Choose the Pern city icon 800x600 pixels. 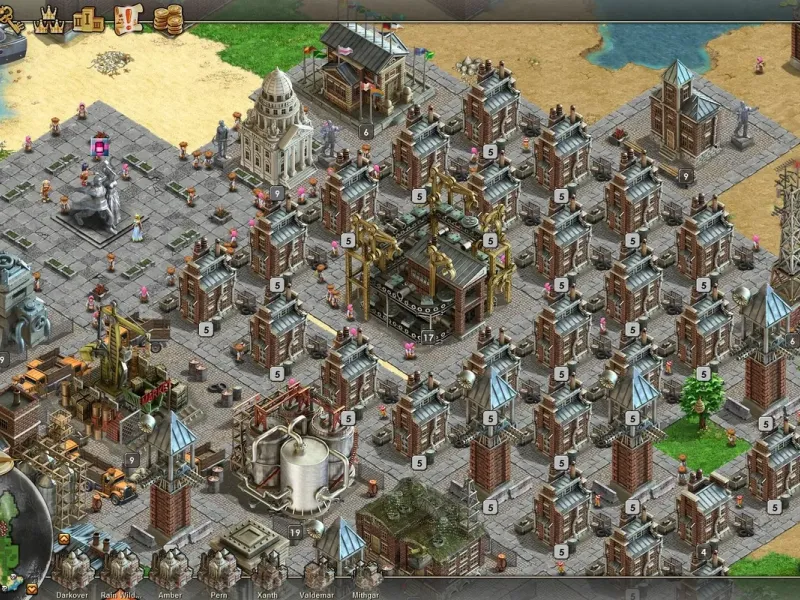(x=218, y=569)
